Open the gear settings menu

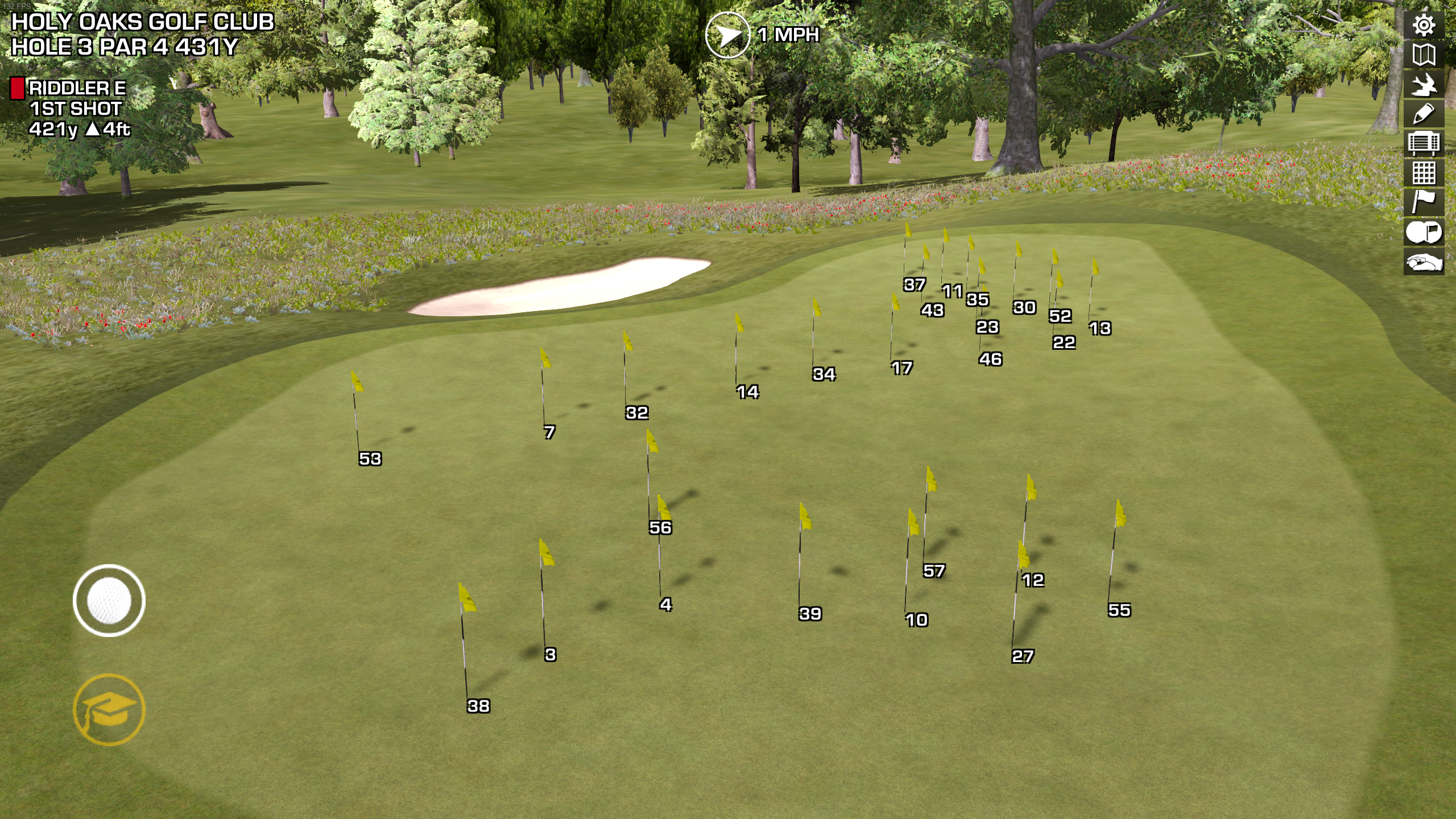coord(1424,25)
